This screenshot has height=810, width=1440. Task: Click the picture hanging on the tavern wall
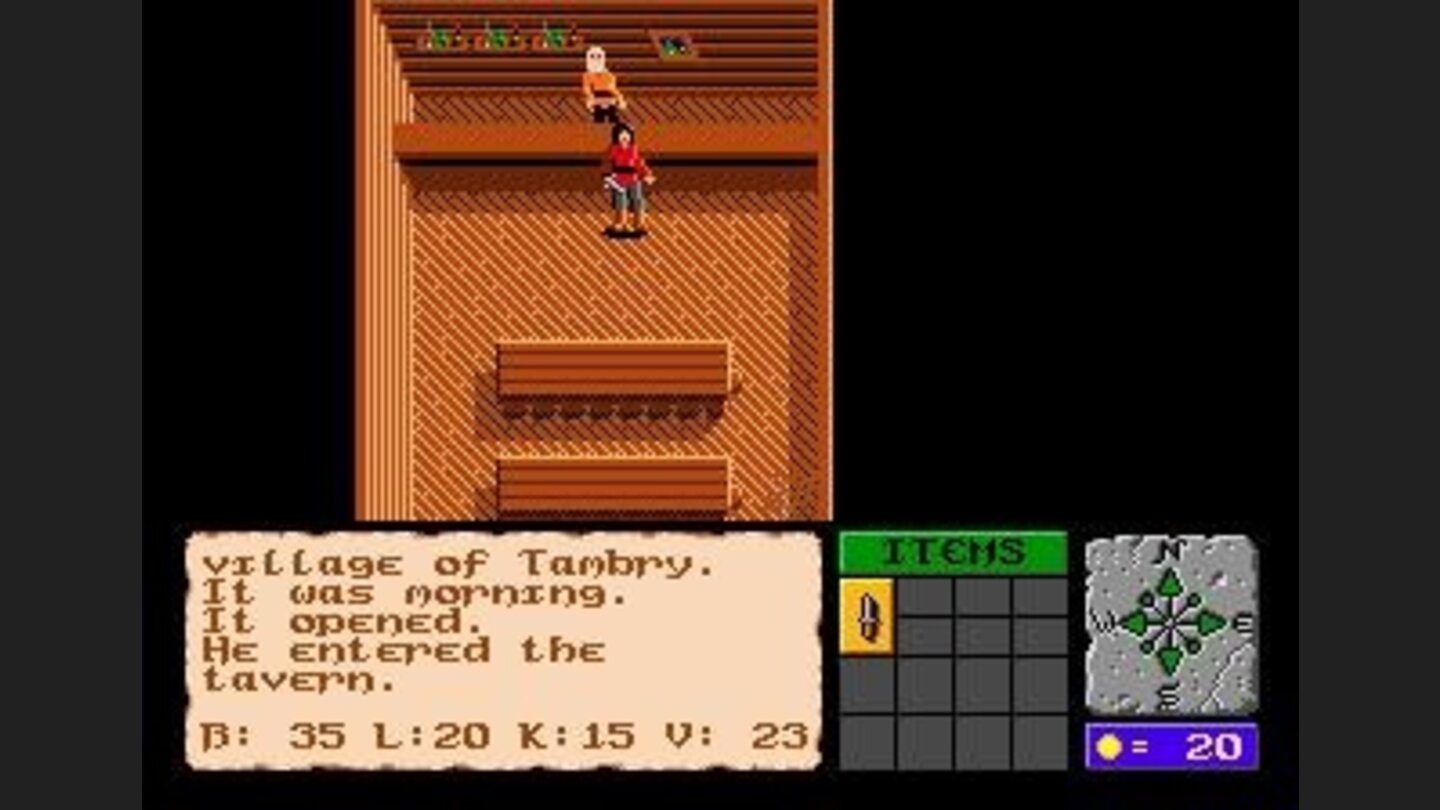pos(674,44)
